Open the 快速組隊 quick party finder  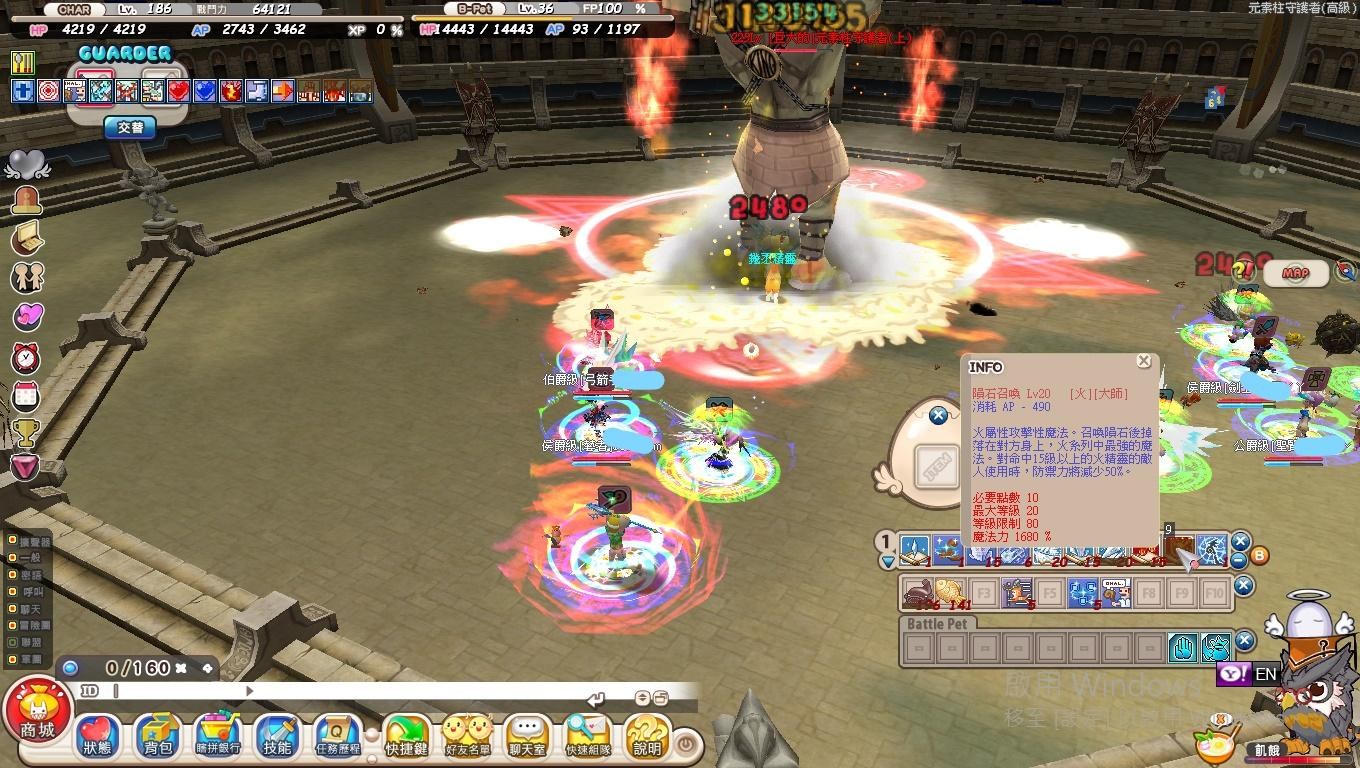pyautogui.click(x=587, y=737)
